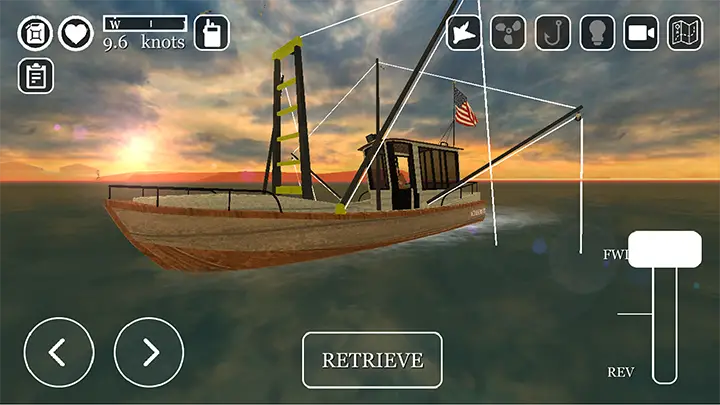
Task: Open the clipboard task list
Action: click(x=36, y=76)
